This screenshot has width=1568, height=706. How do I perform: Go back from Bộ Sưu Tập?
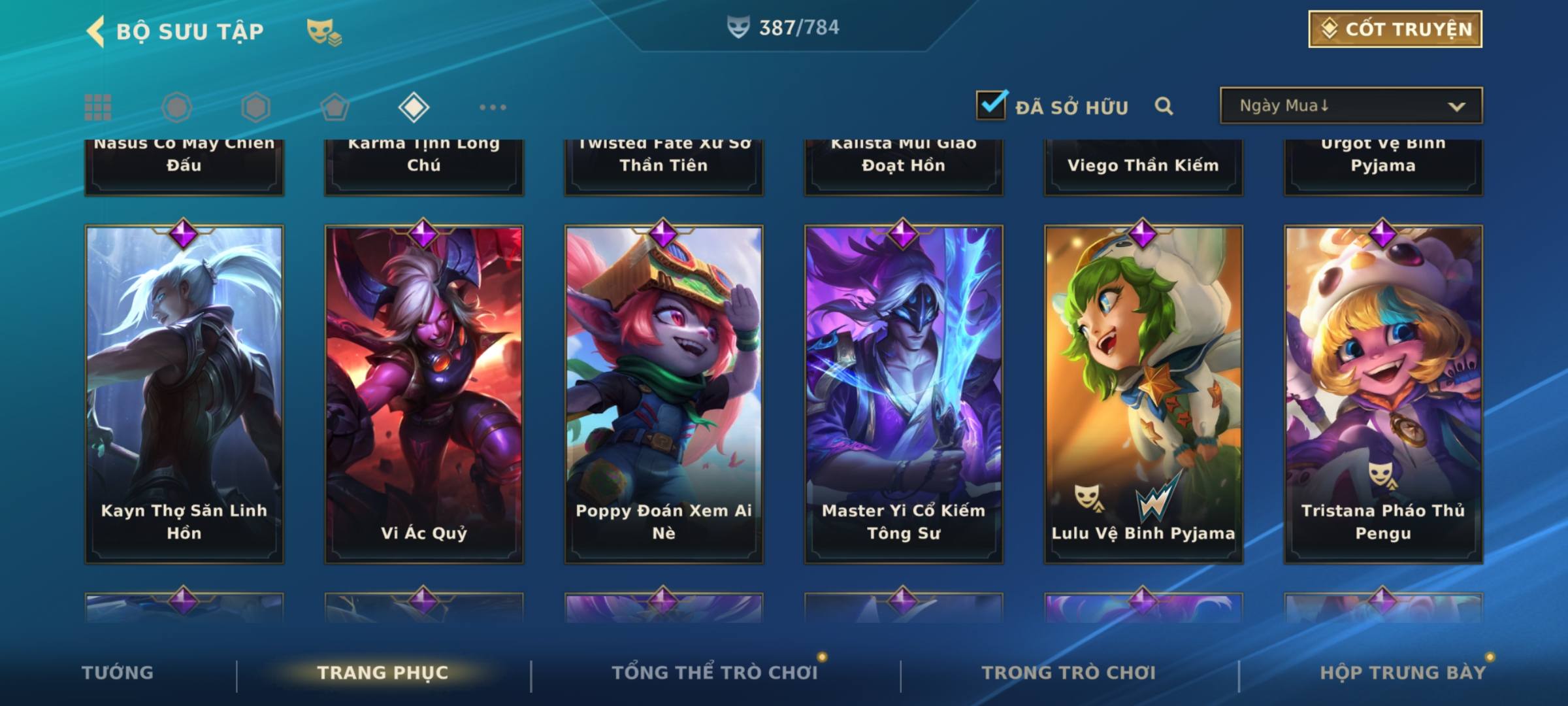click(x=97, y=31)
